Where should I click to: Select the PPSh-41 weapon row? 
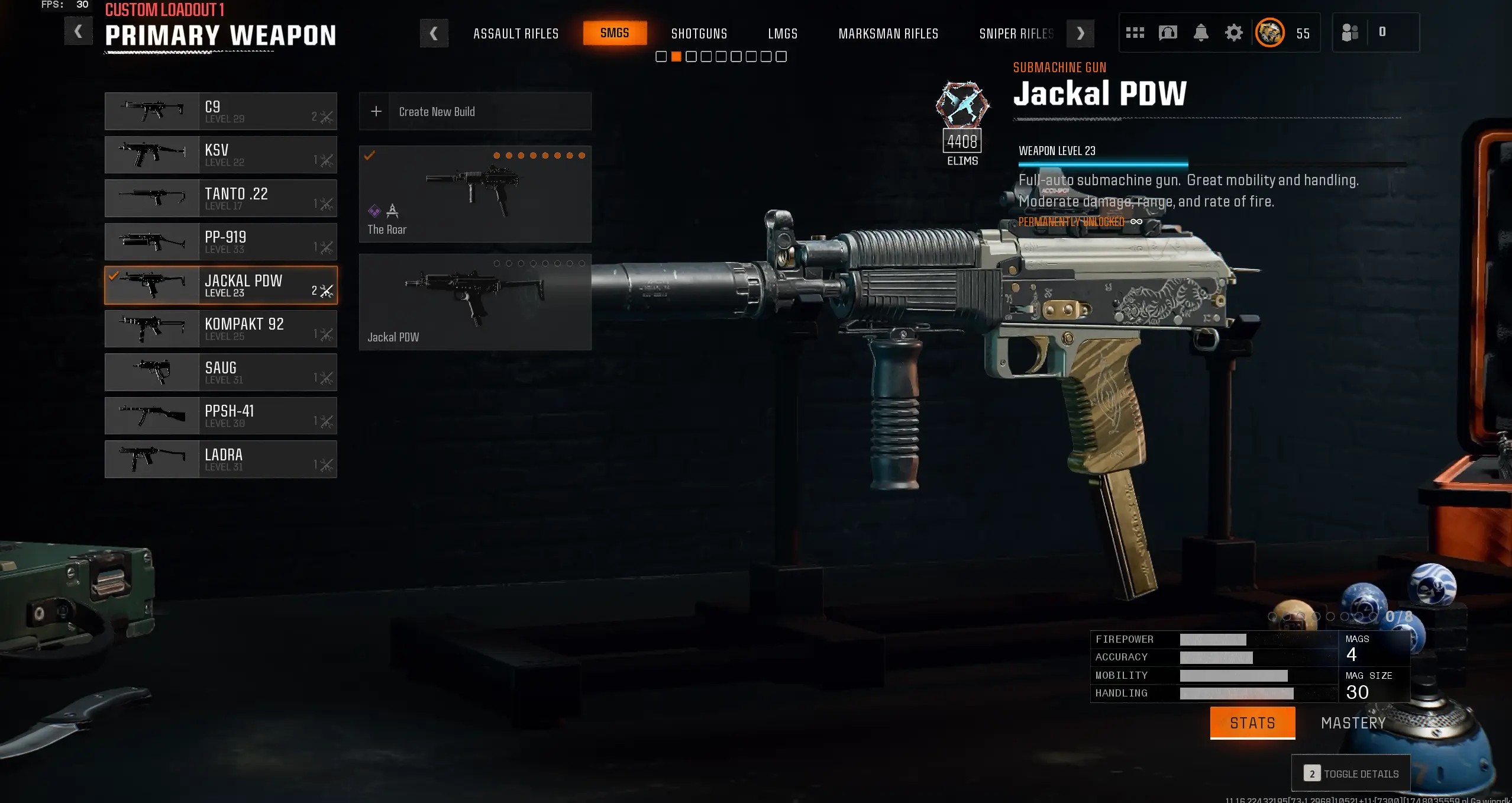(221, 416)
